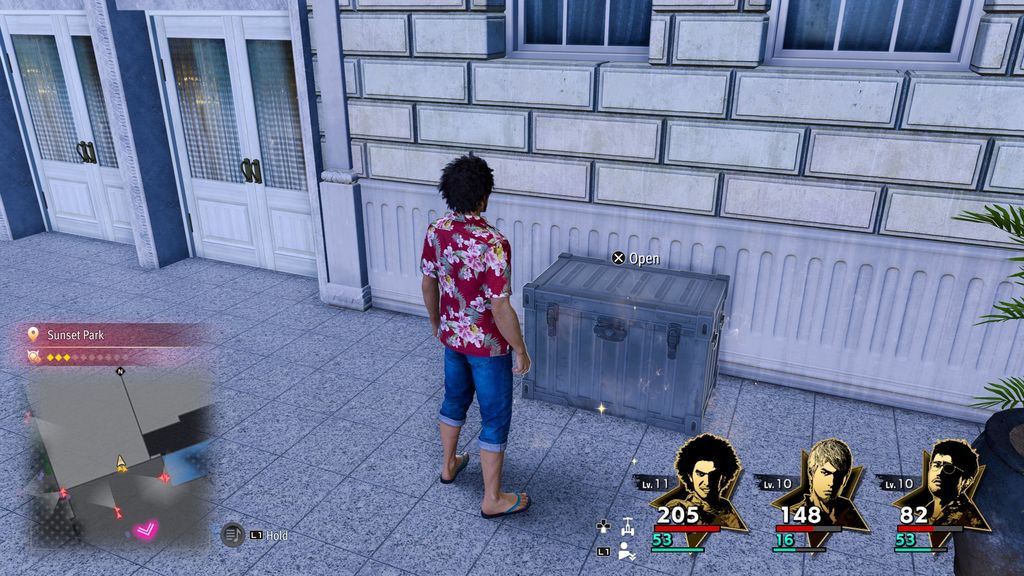Click the yellow player arrow on the minimap

[121, 463]
